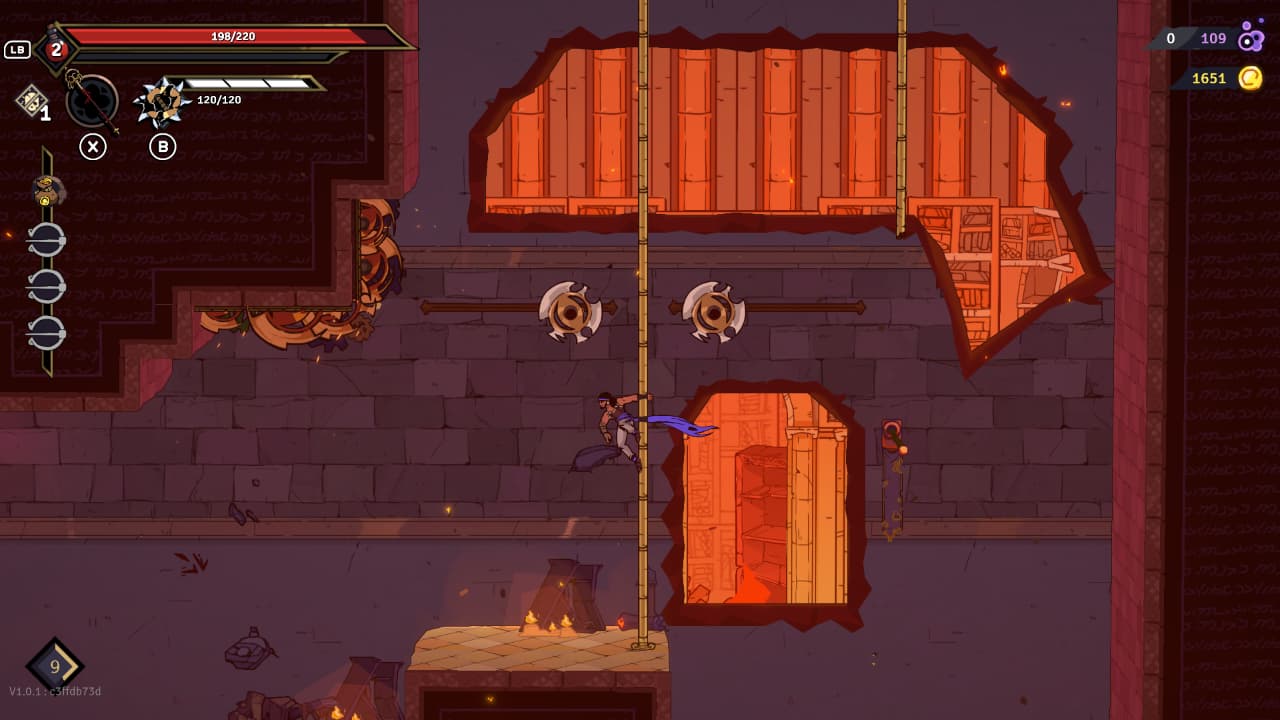Use the red healing potion flask

pyautogui.click(x=56, y=49)
